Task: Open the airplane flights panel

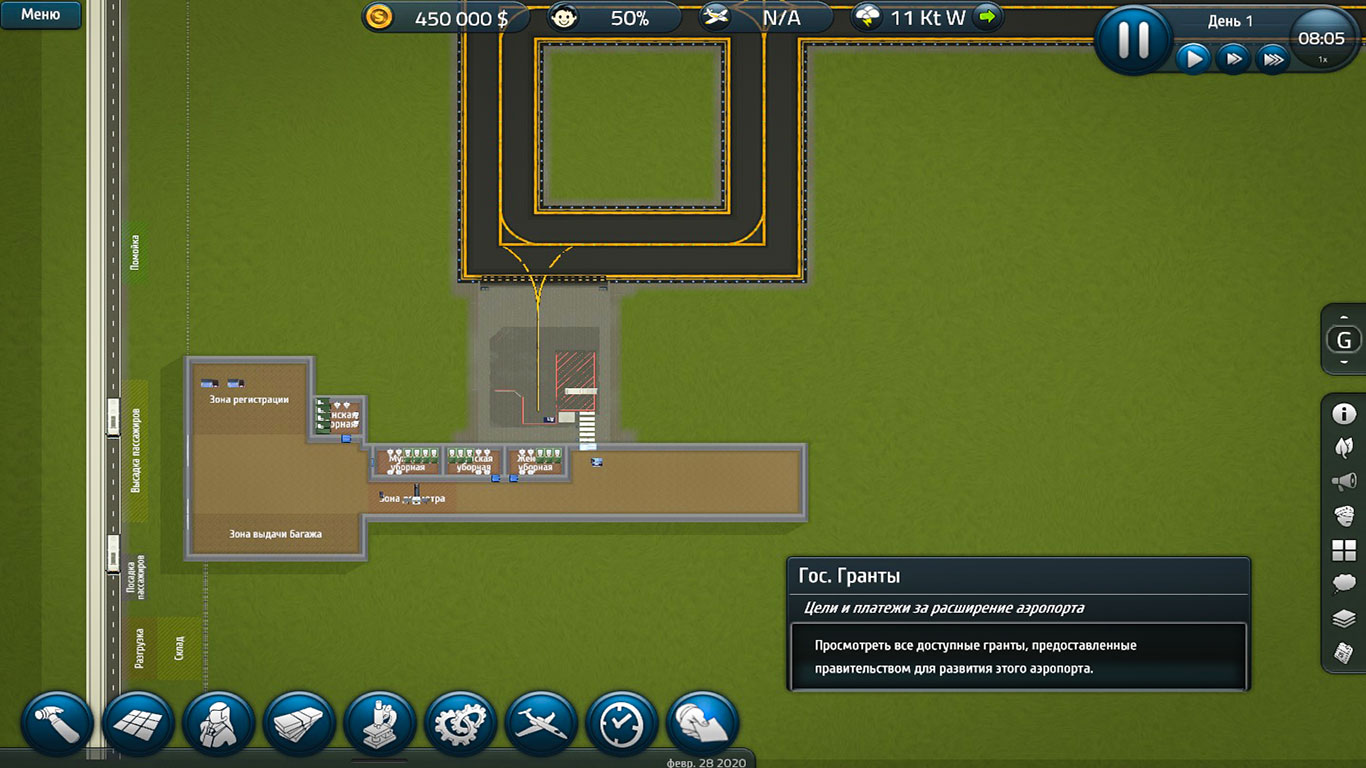Action: pos(541,724)
